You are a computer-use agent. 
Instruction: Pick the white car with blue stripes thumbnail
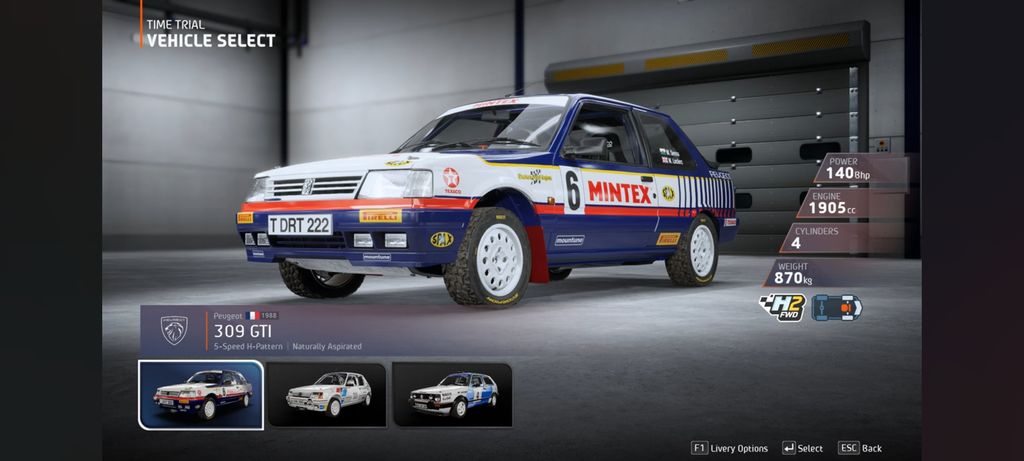(452, 394)
